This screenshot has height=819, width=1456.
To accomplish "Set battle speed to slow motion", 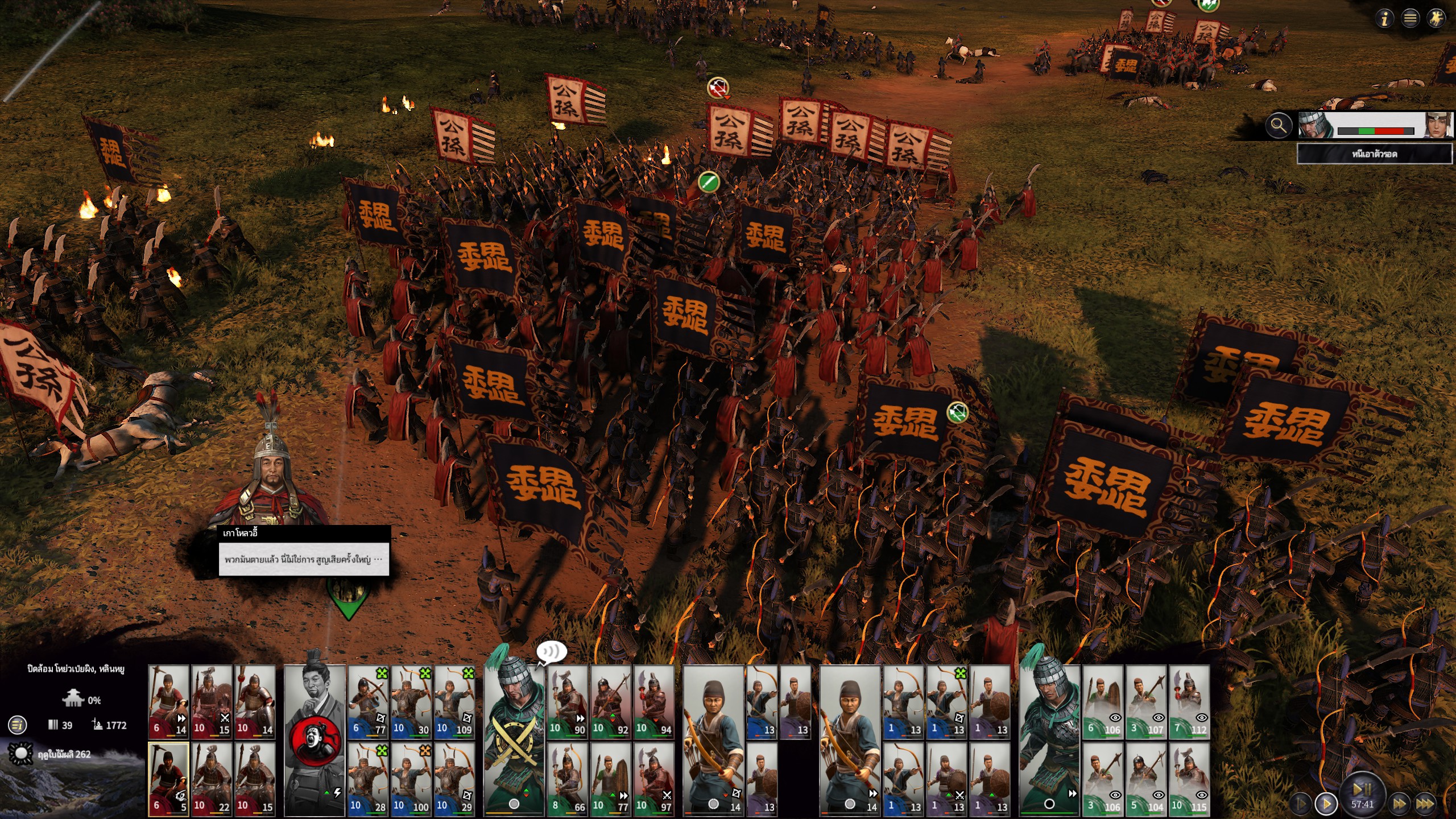I will point(1301,804).
